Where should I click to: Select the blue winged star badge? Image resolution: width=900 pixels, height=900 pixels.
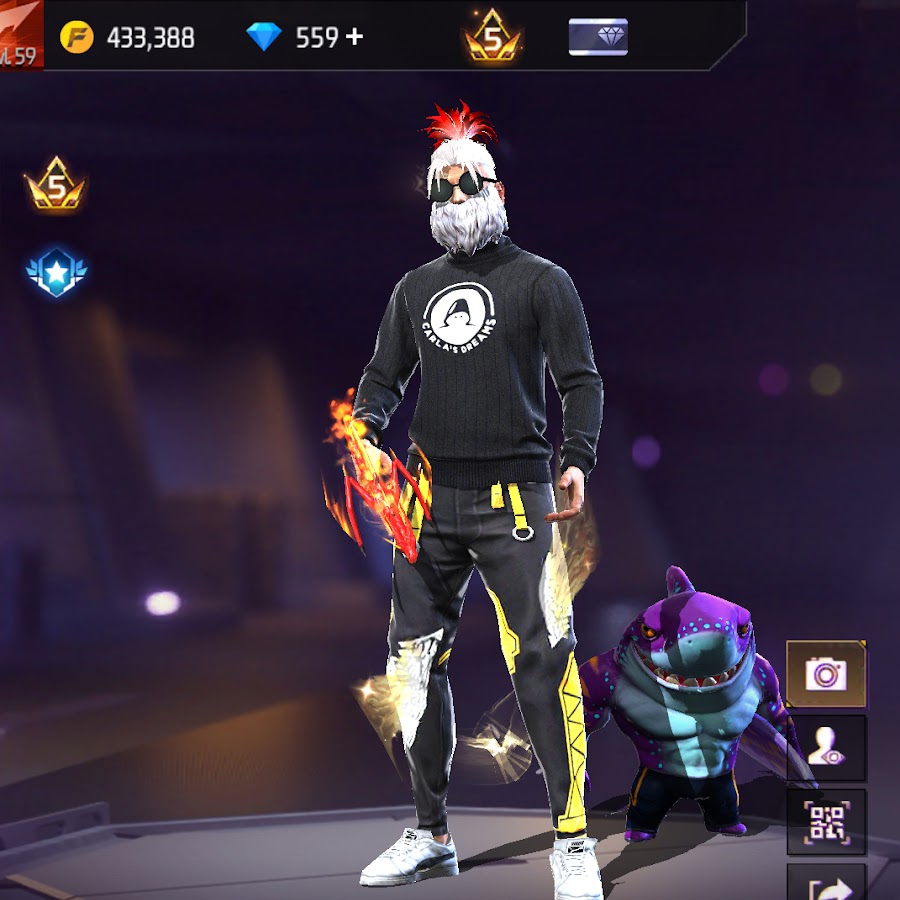pos(56,272)
